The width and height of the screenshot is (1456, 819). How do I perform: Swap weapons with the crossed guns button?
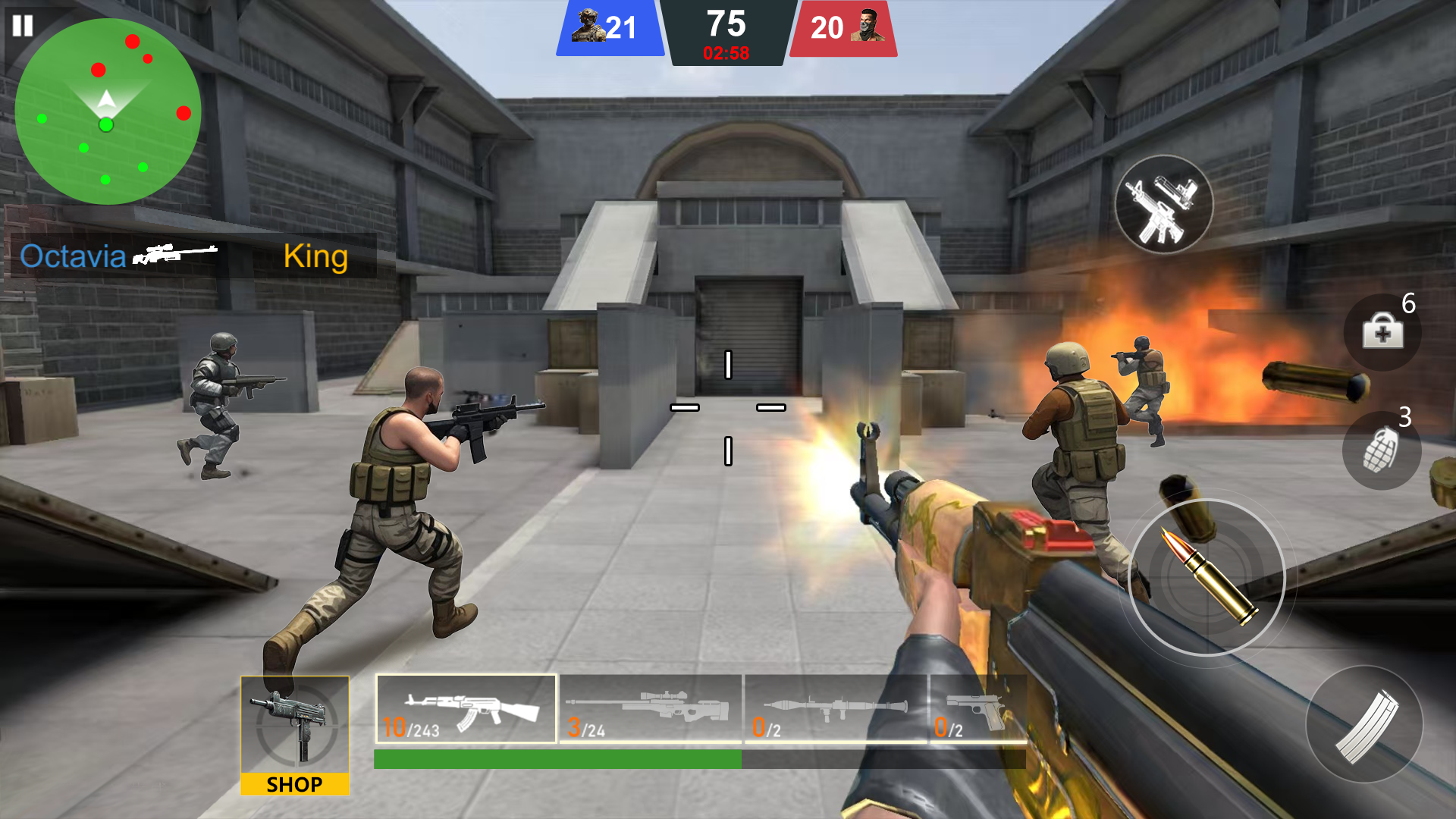1163,204
